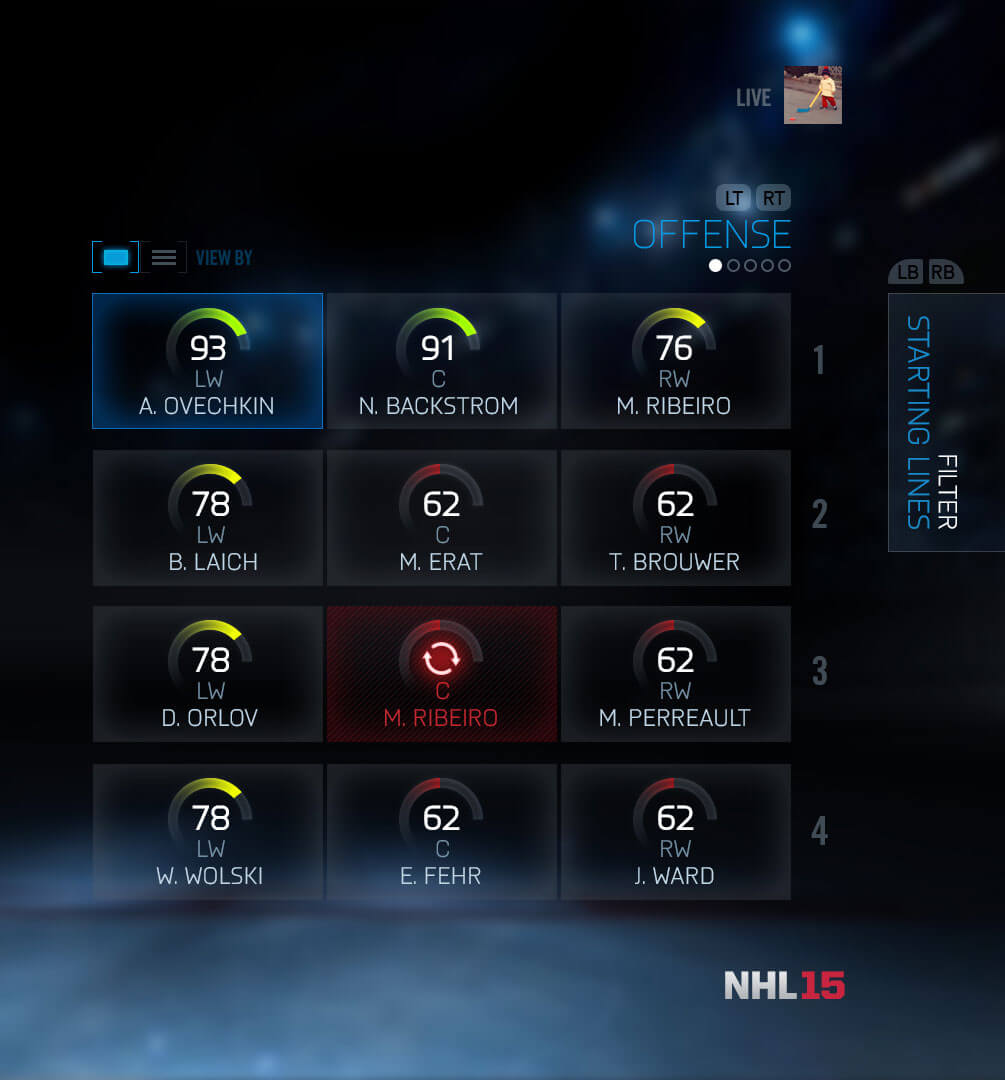
Task: Select E. Fehr's center card
Action: click(441, 831)
